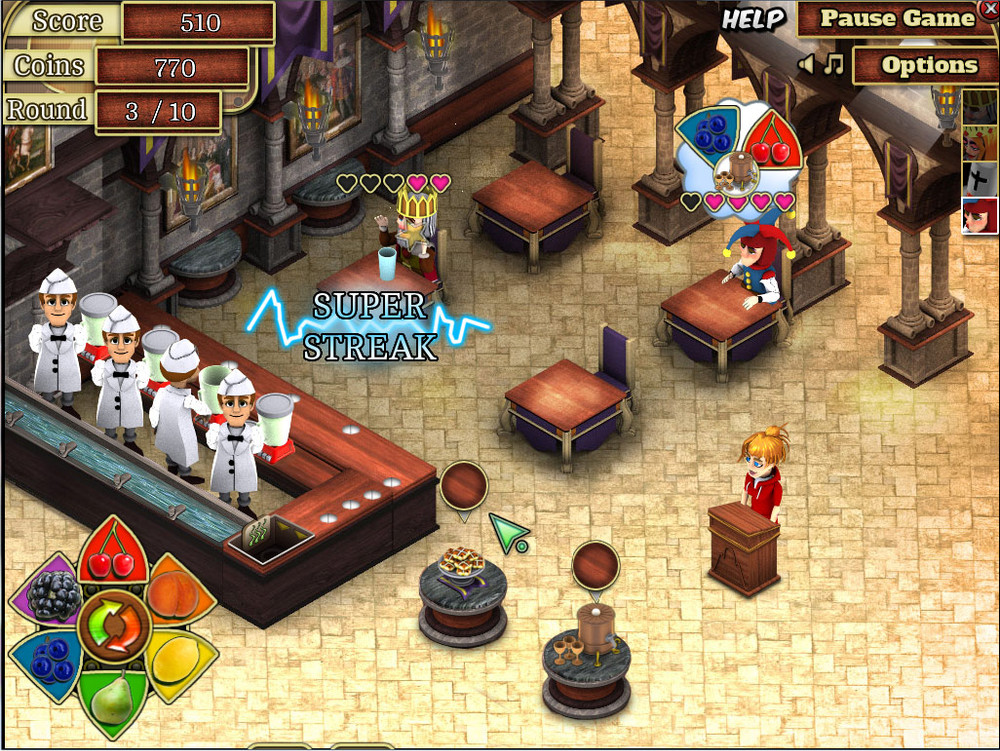Open the Options menu
Image resolution: width=1000 pixels, height=751 pixels.
(x=928, y=66)
